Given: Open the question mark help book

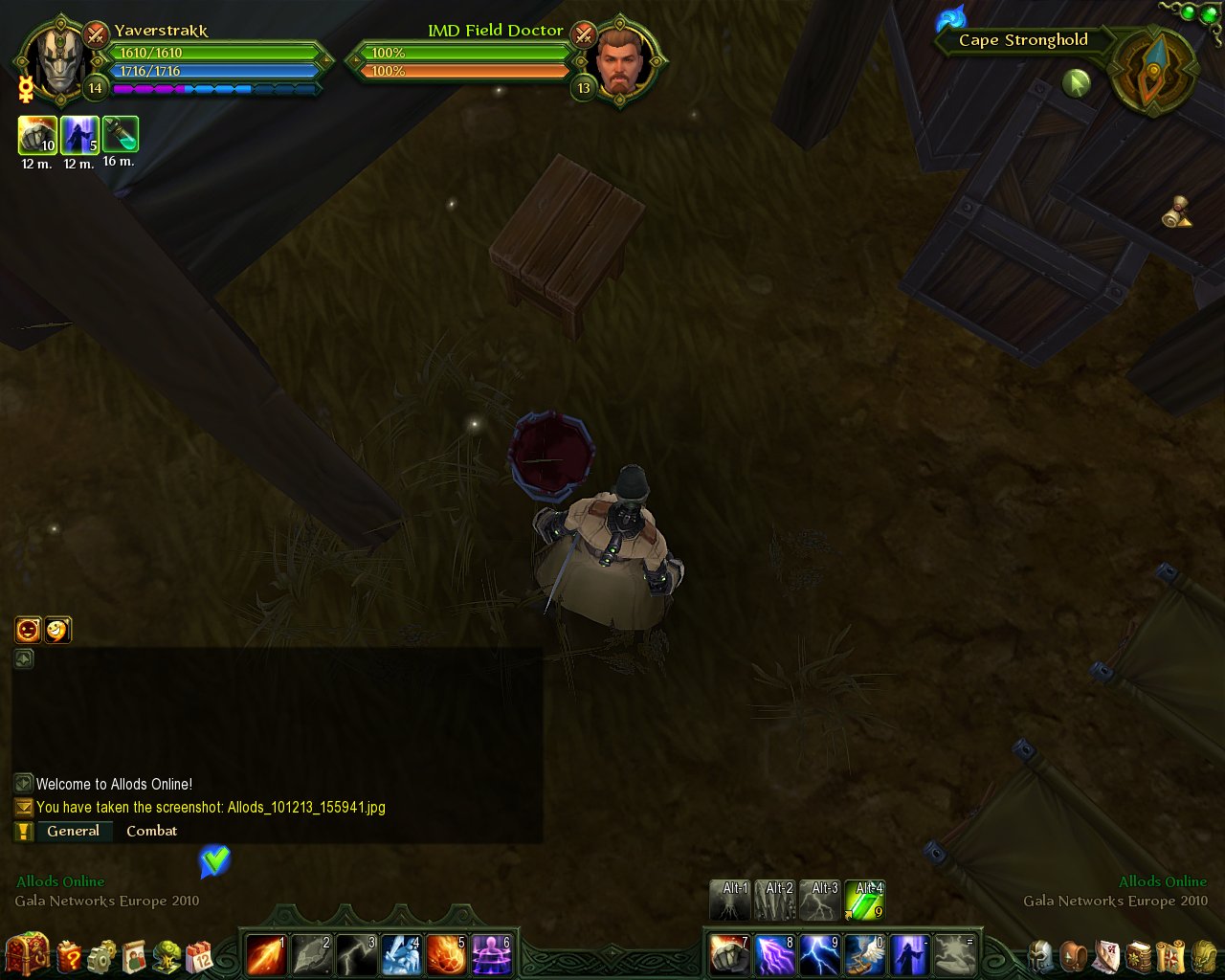Looking at the screenshot, I should (70, 955).
